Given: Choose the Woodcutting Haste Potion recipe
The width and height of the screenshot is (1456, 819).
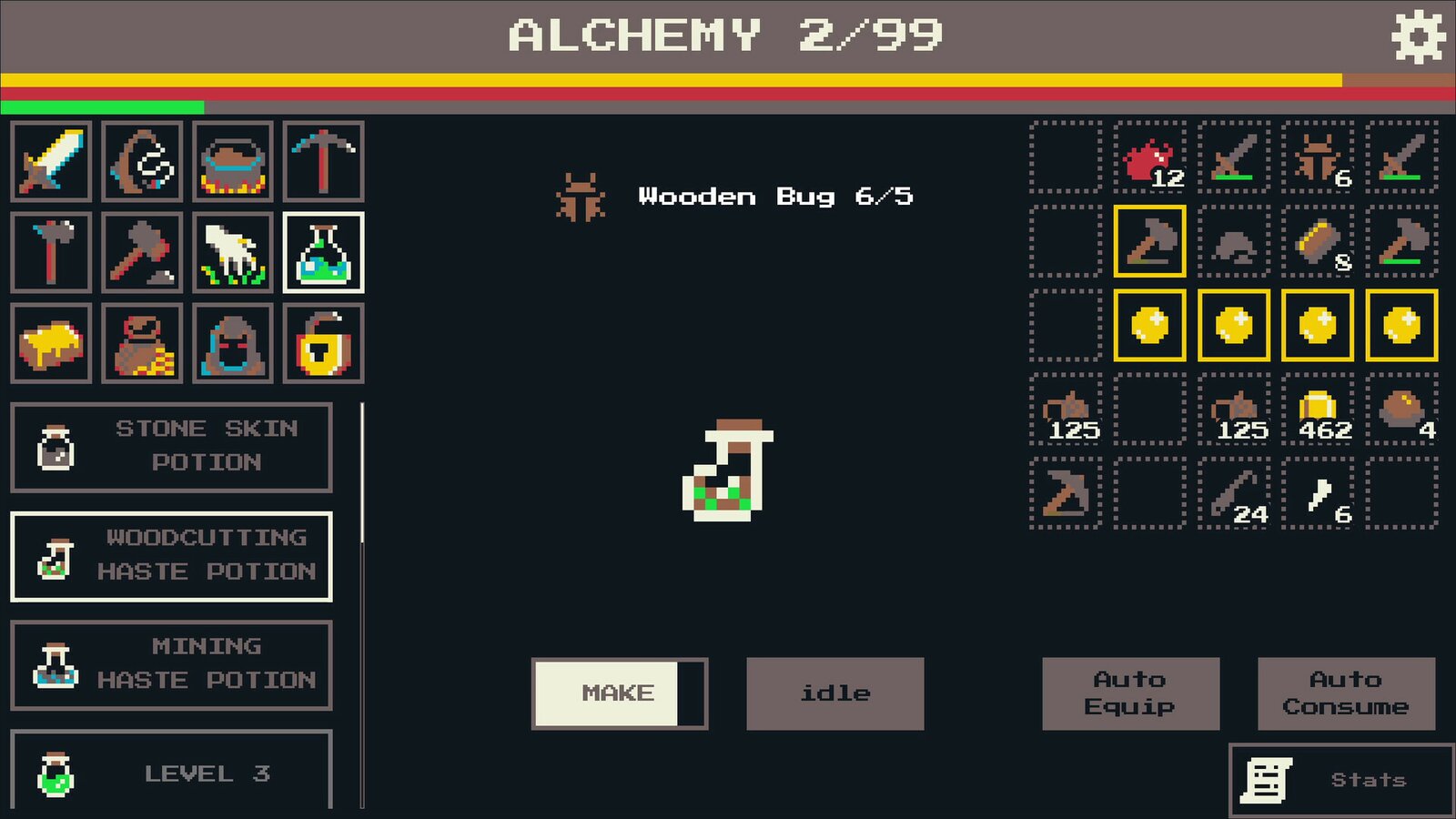Looking at the screenshot, I should tap(171, 556).
